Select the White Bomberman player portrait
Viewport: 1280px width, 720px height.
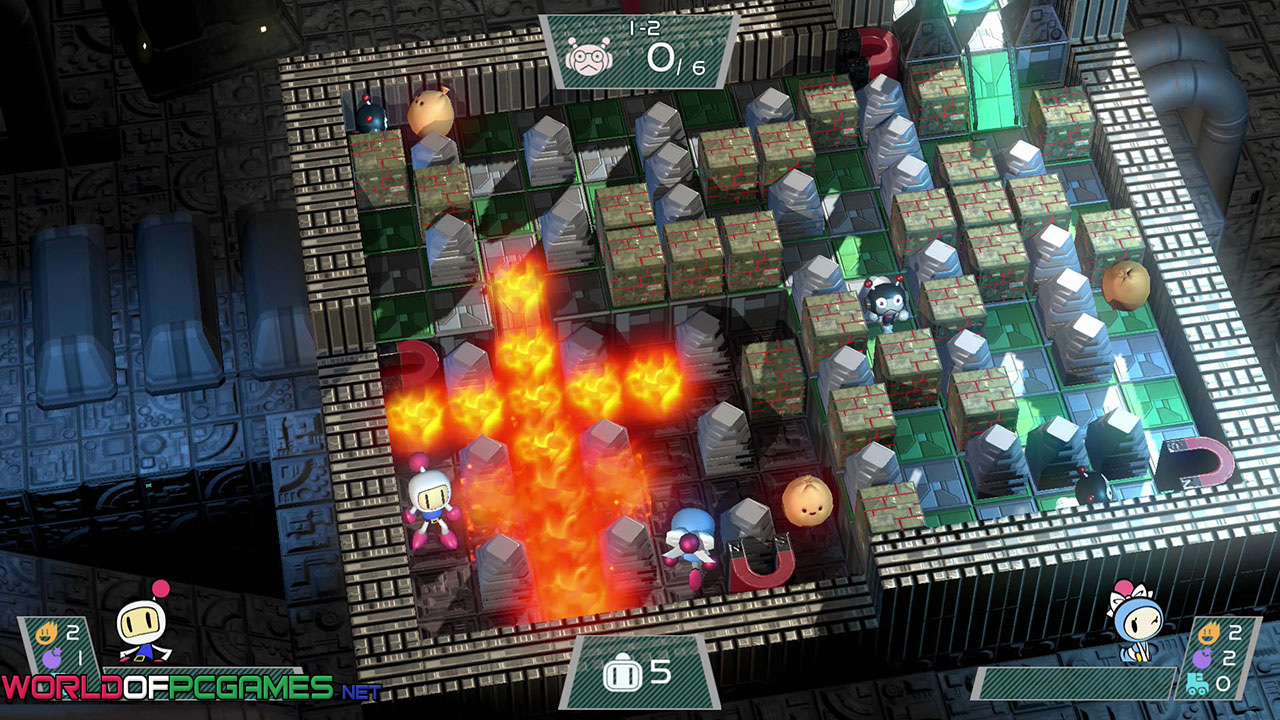coord(144,624)
